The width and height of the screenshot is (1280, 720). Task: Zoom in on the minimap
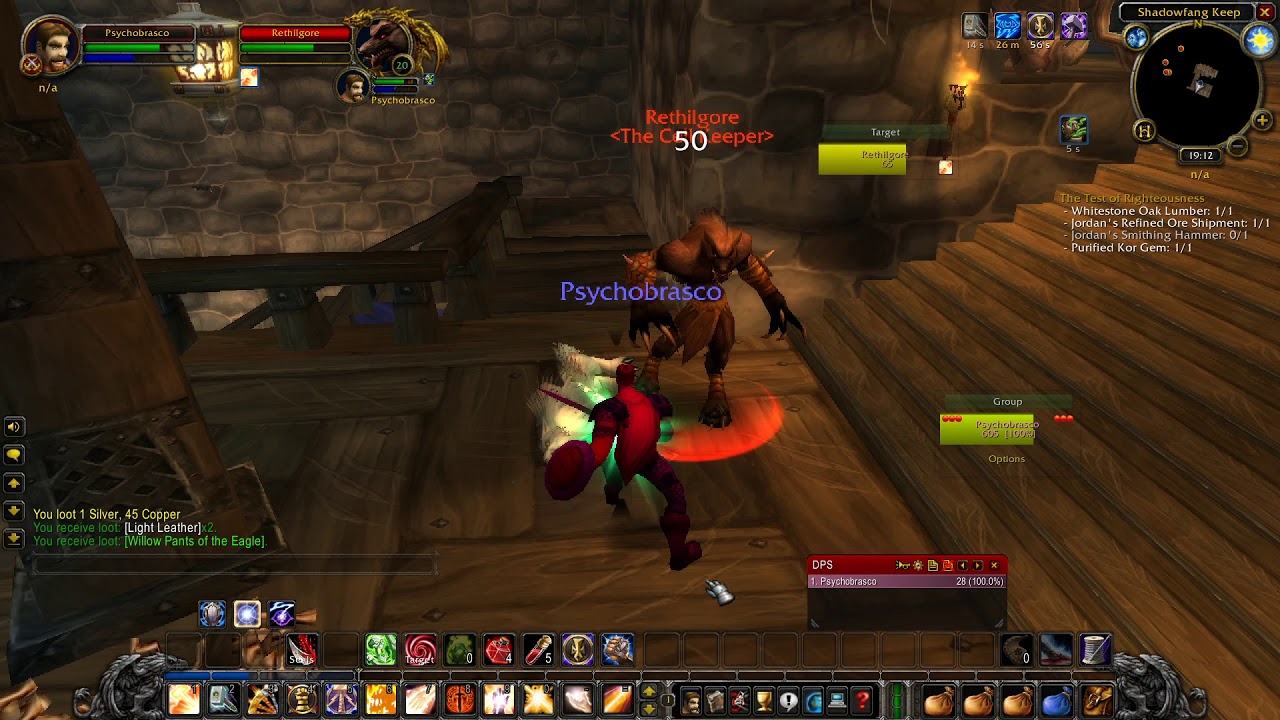(x=1262, y=121)
